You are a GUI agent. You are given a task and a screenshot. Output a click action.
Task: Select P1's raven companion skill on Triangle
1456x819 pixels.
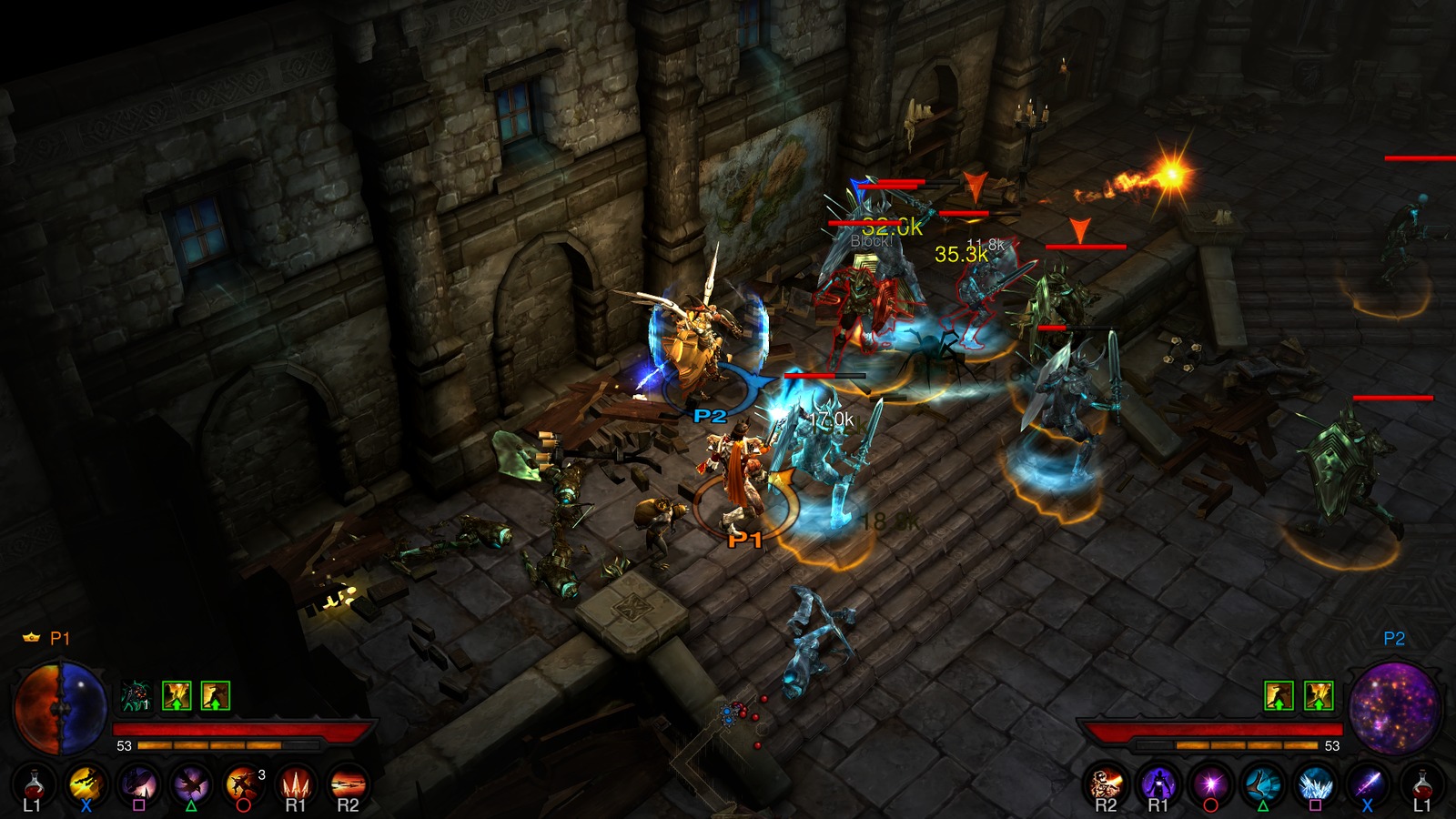(190, 784)
